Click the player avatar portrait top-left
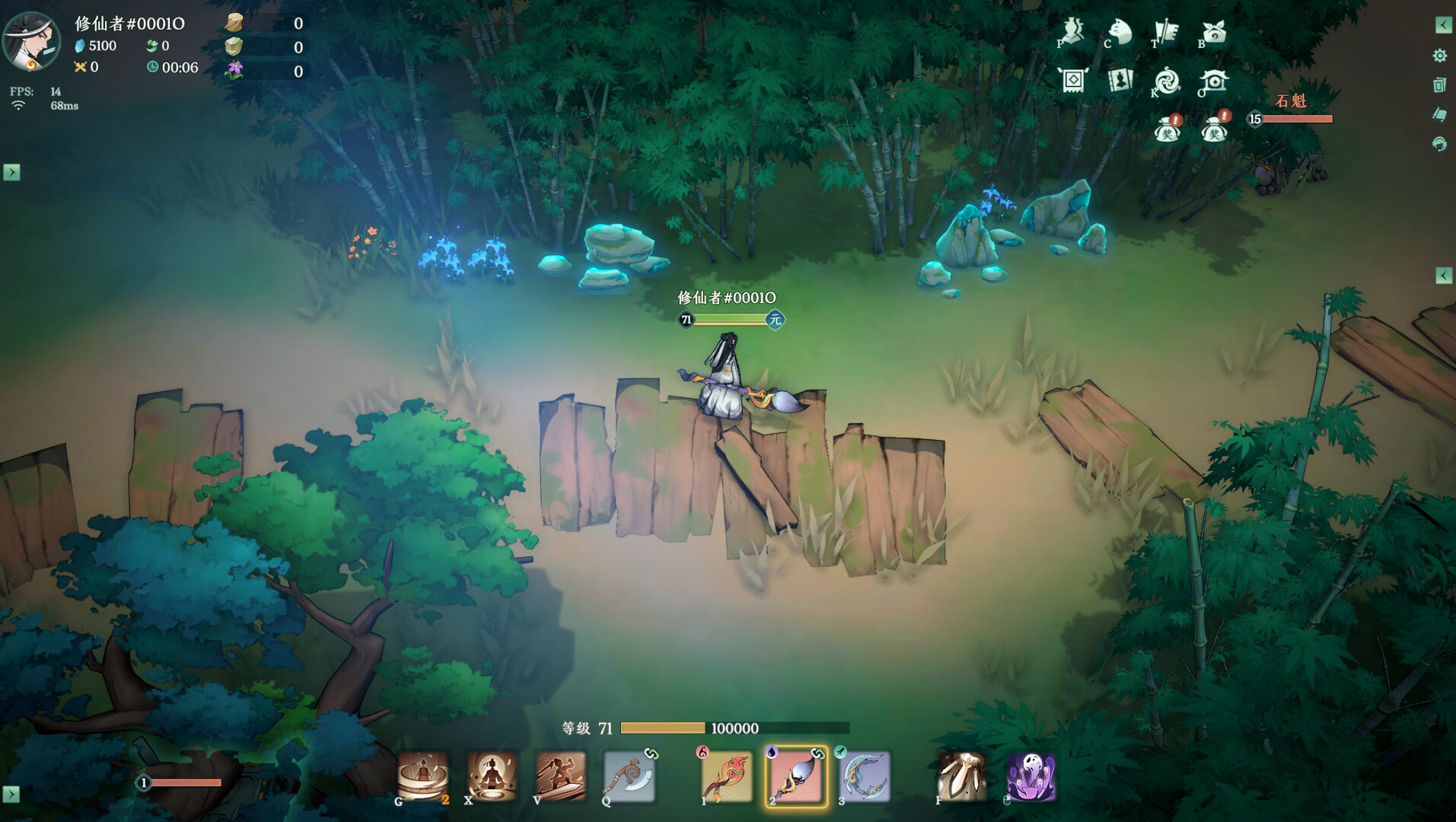Screen dimensions: 1456x822 click(32, 42)
